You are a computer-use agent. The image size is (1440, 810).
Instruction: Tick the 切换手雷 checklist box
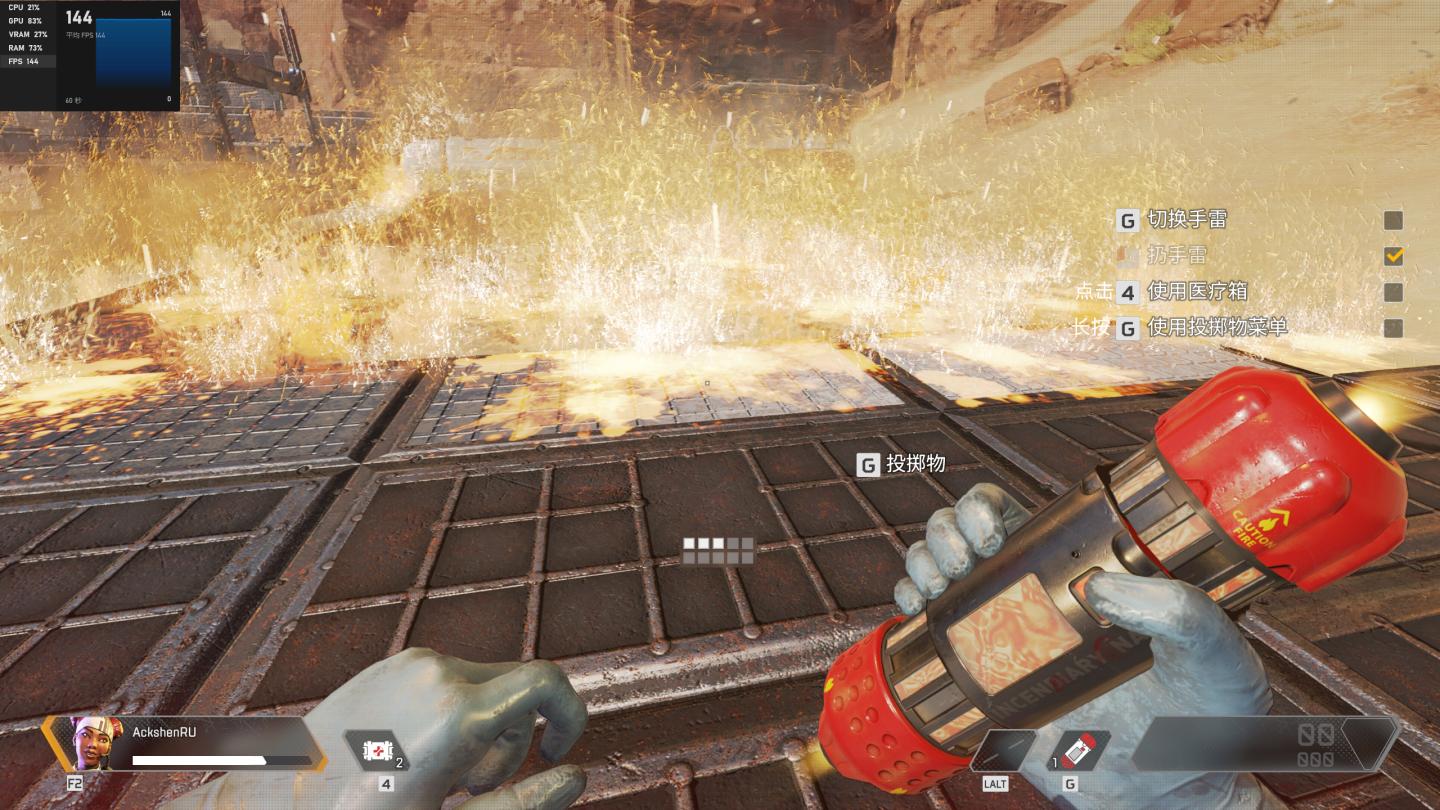click(1393, 220)
